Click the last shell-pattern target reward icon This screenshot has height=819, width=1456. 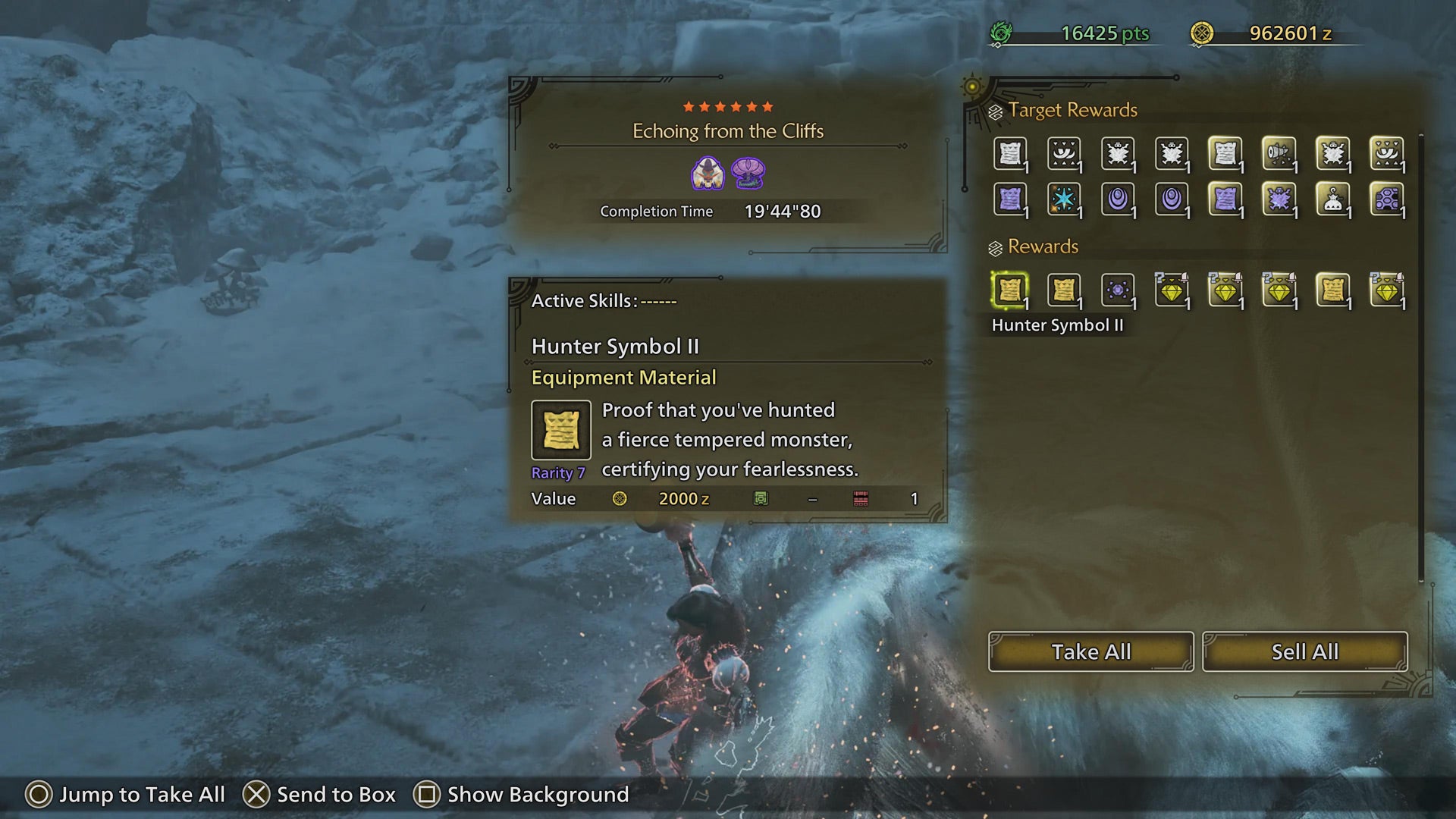(1386, 199)
